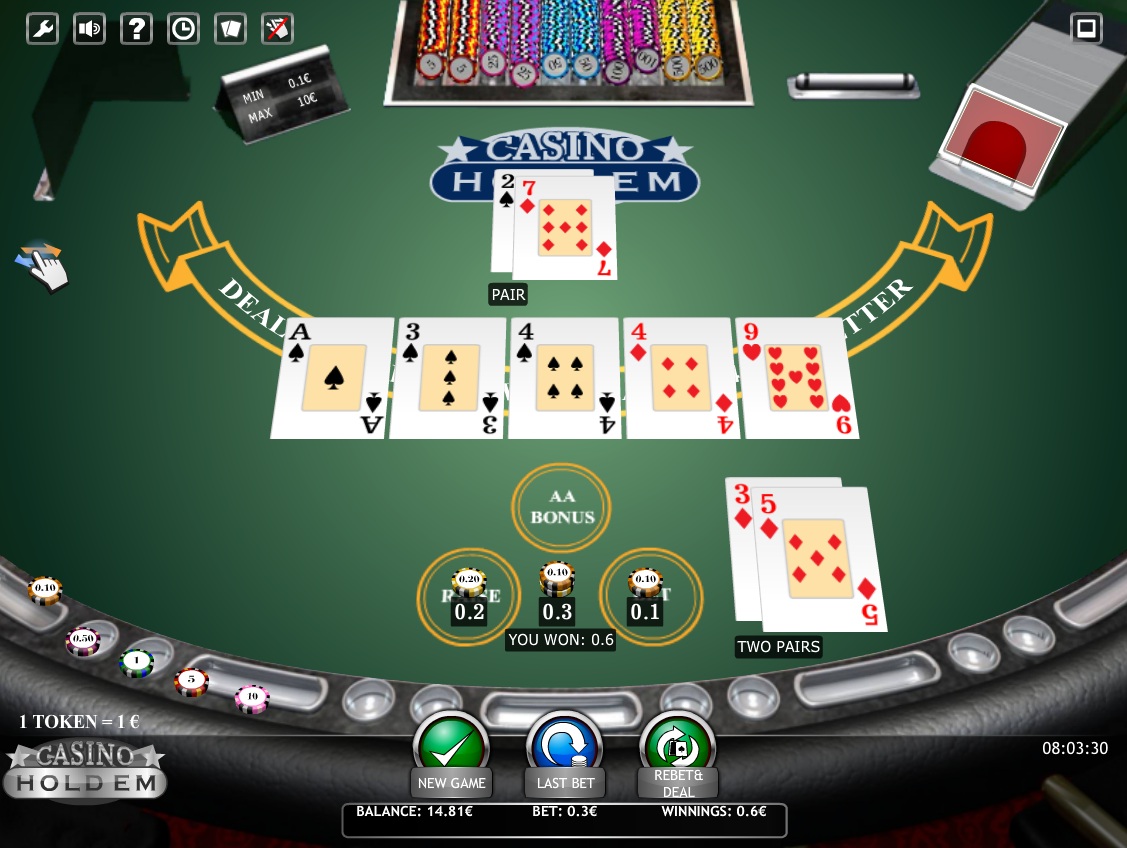Image resolution: width=1127 pixels, height=848 pixels.
Task: Click the Ante circle holding the 0.1 bet
Action: pos(651,595)
